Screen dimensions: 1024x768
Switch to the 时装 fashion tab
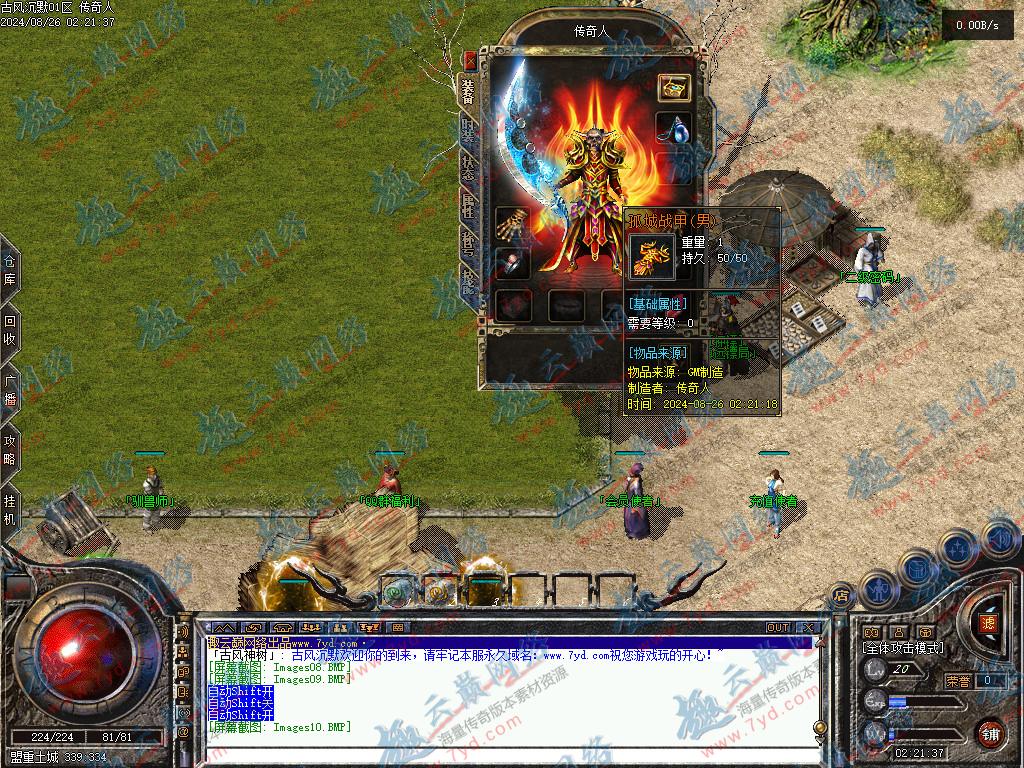tap(468, 129)
